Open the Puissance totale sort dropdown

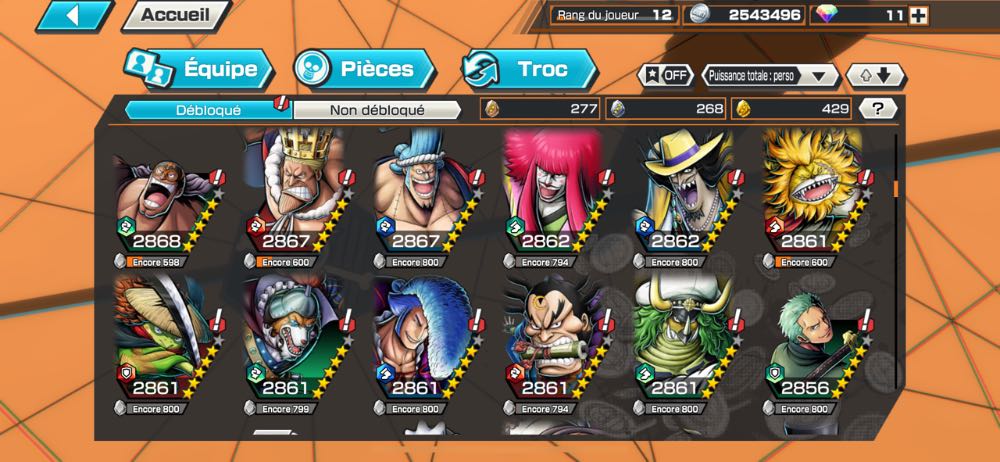coord(769,75)
